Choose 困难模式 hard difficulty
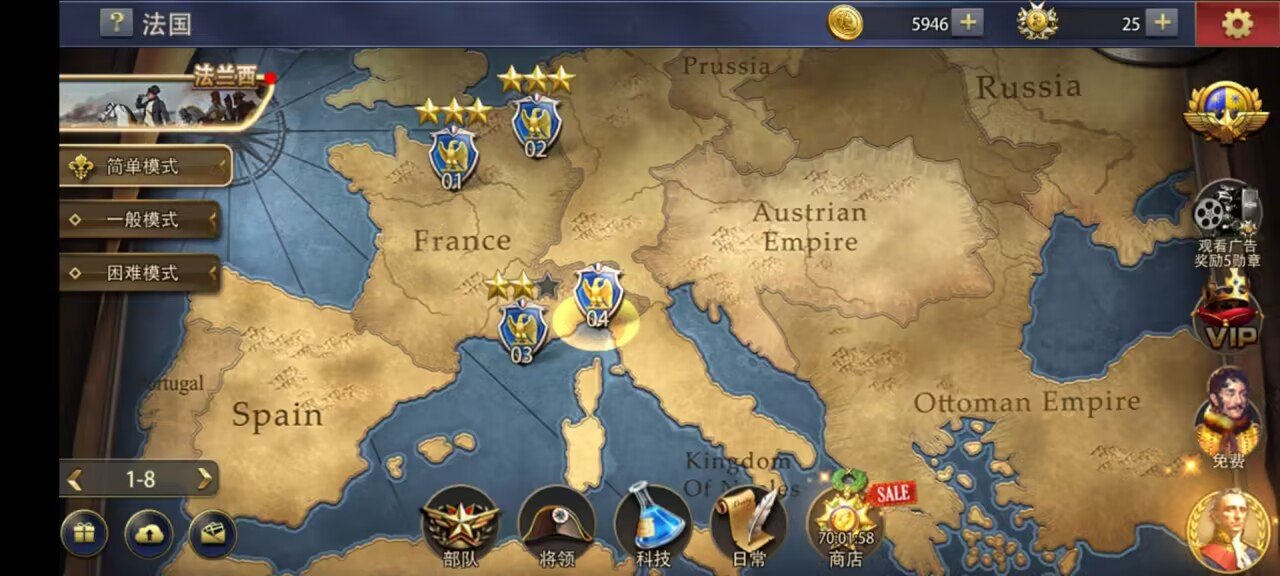1280x576 pixels. (140, 273)
